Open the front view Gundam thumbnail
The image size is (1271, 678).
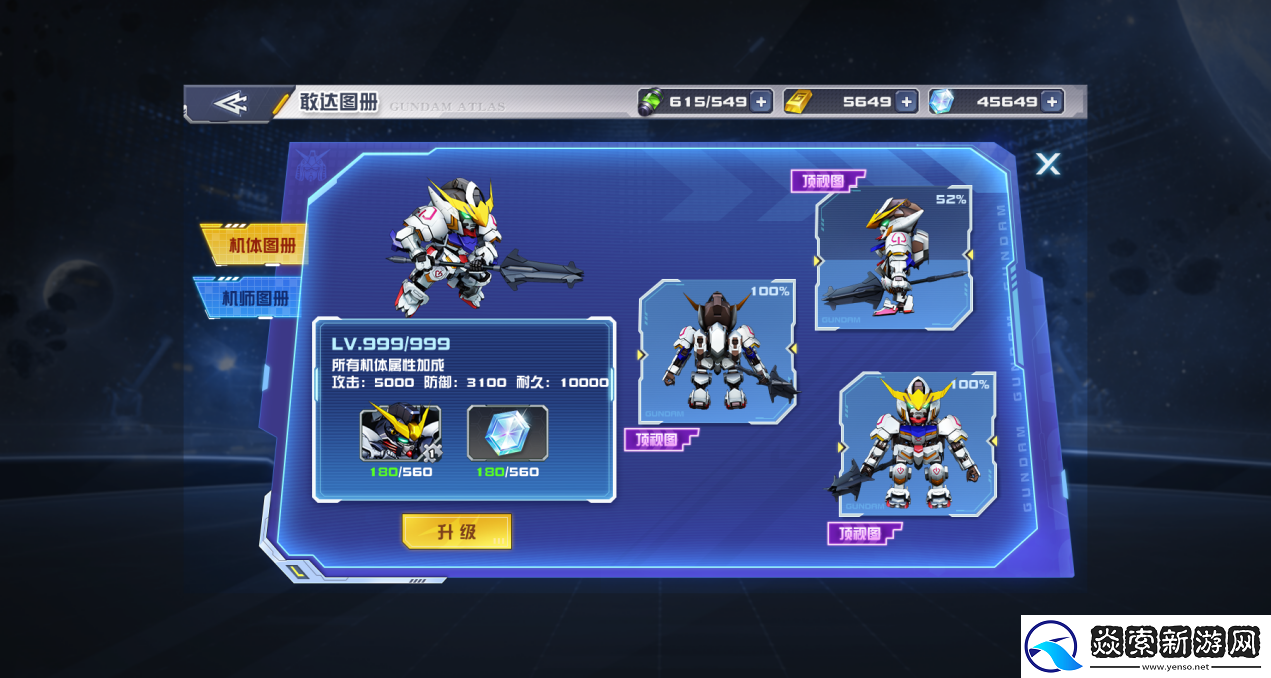pos(917,443)
